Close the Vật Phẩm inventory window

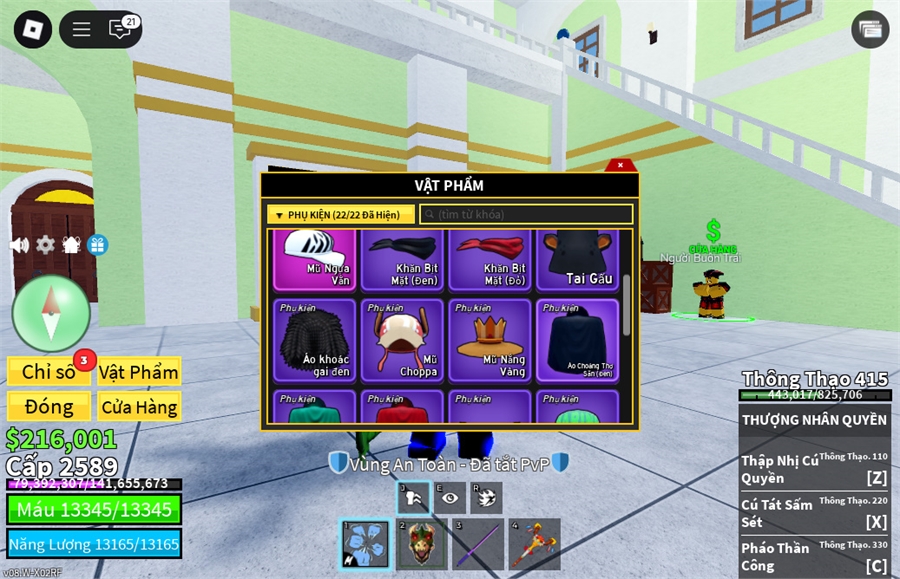tap(620, 165)
